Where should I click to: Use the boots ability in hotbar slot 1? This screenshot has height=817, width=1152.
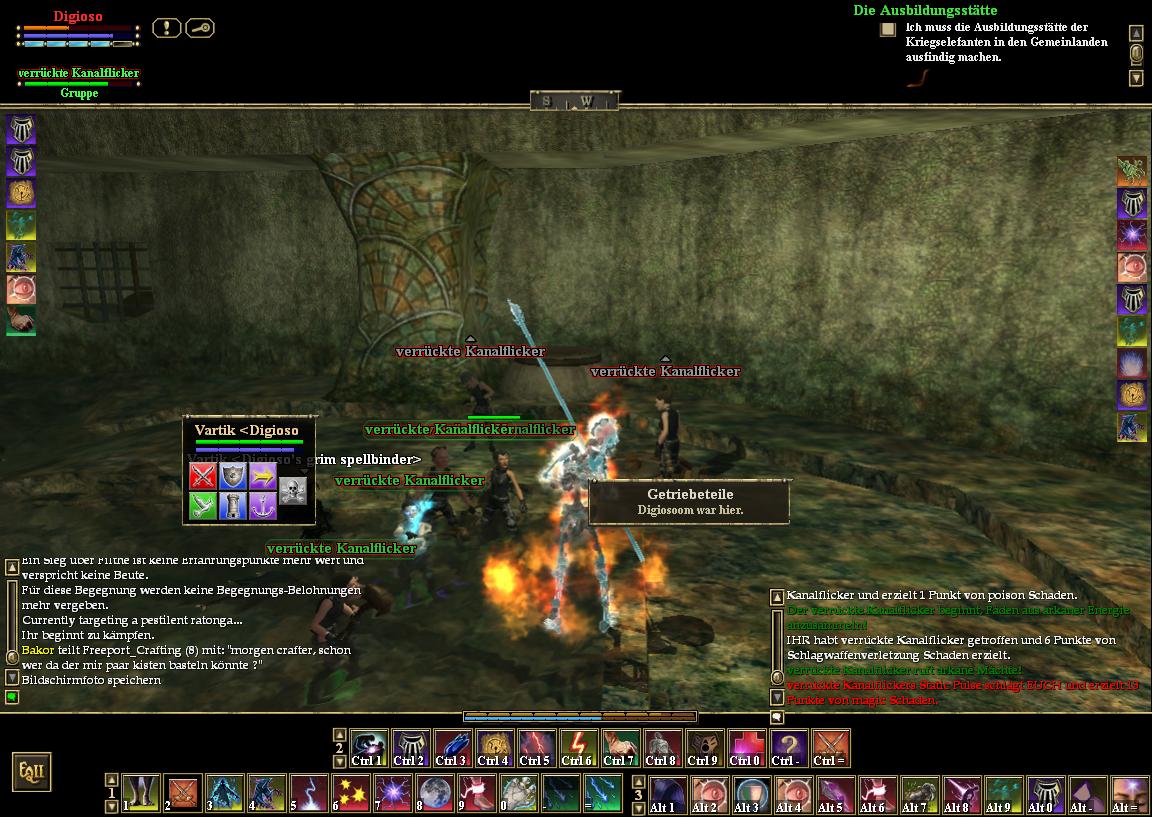click(x=141, y=791)
